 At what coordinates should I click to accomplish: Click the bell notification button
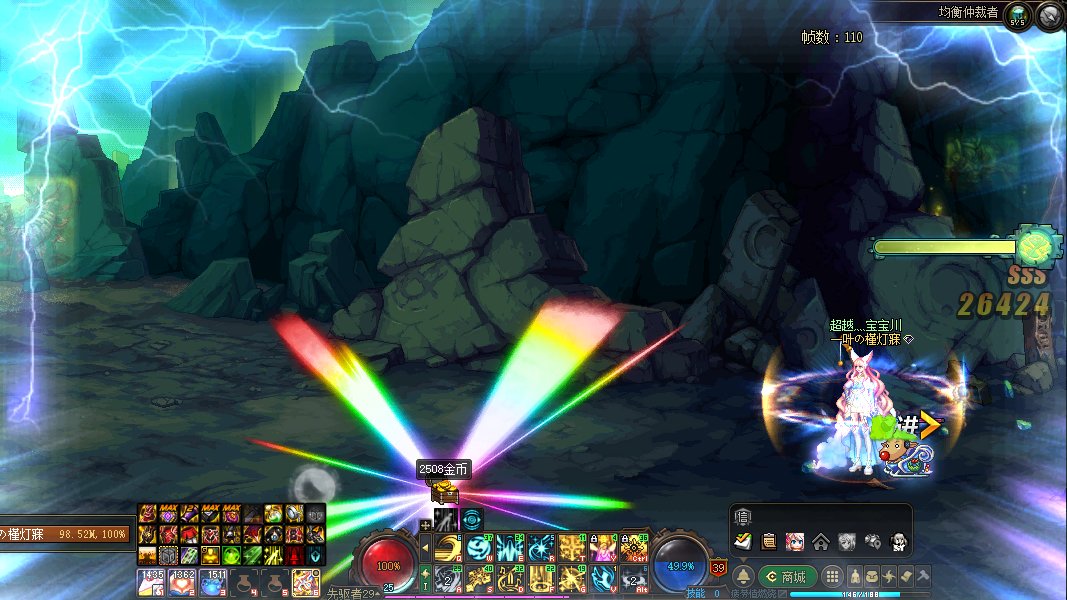[x=744, y=577]
